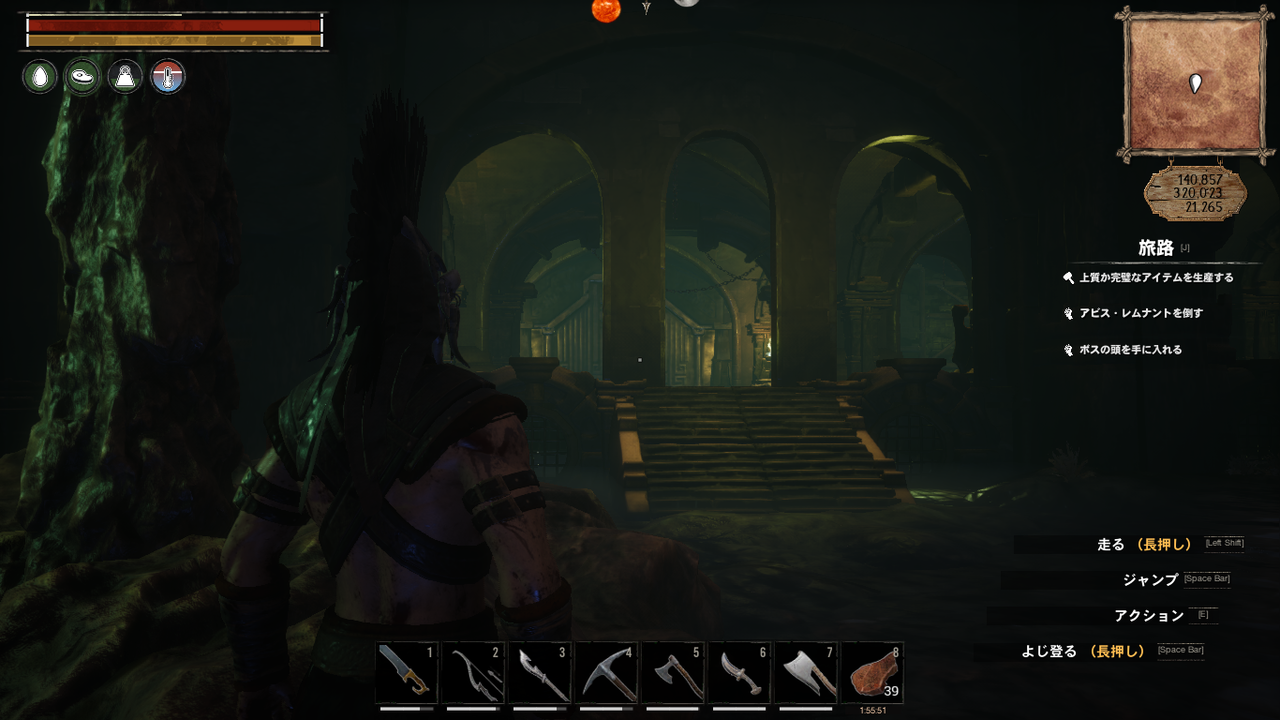Click the food status icon near health bar
1280x720 pixels.
[x=81, y=76]
